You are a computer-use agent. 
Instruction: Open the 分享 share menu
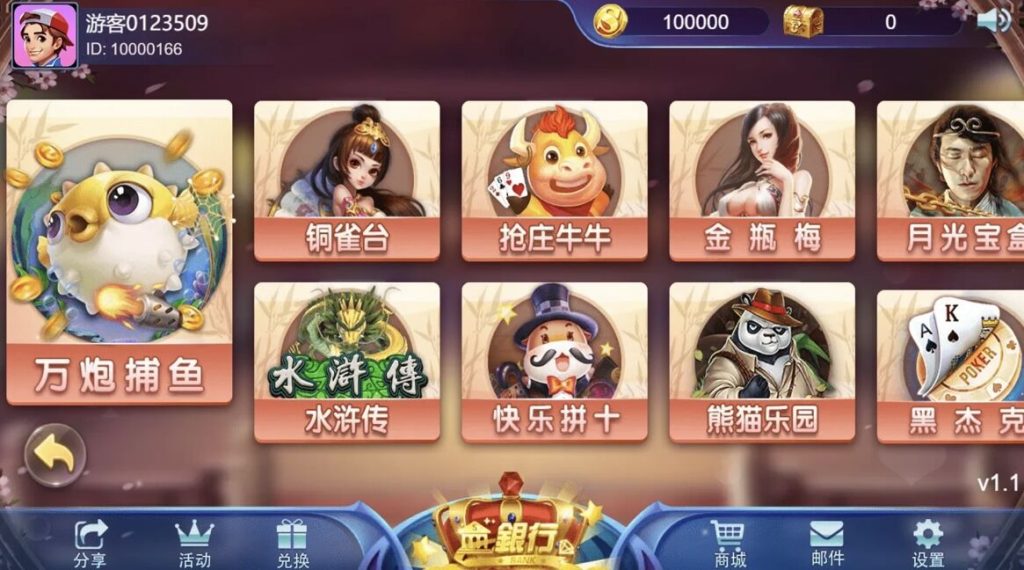(x=90, y=543)
